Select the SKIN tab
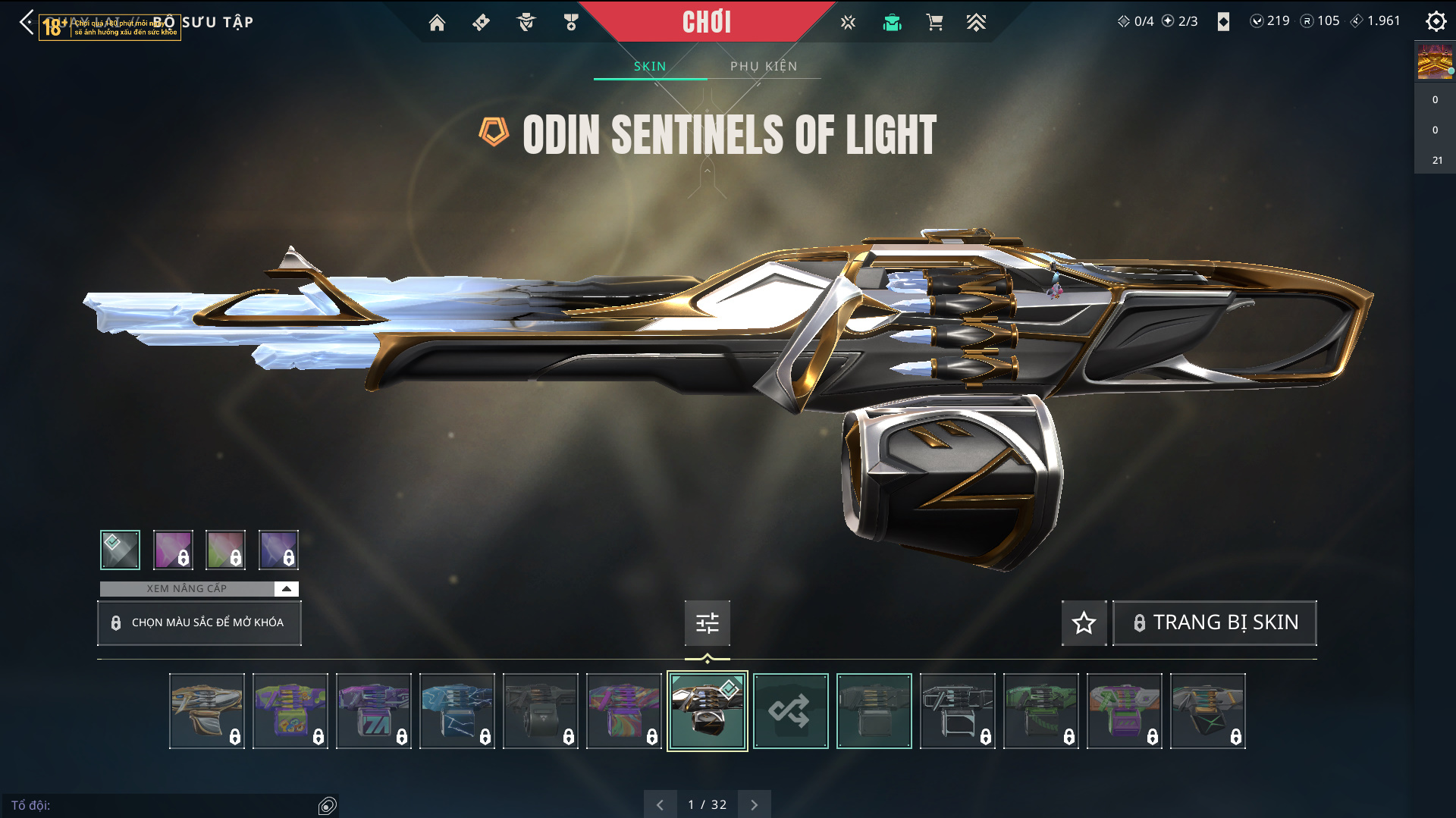This screenshot has height=818, width=1456. pyautogui.click(x=650, y=66)
